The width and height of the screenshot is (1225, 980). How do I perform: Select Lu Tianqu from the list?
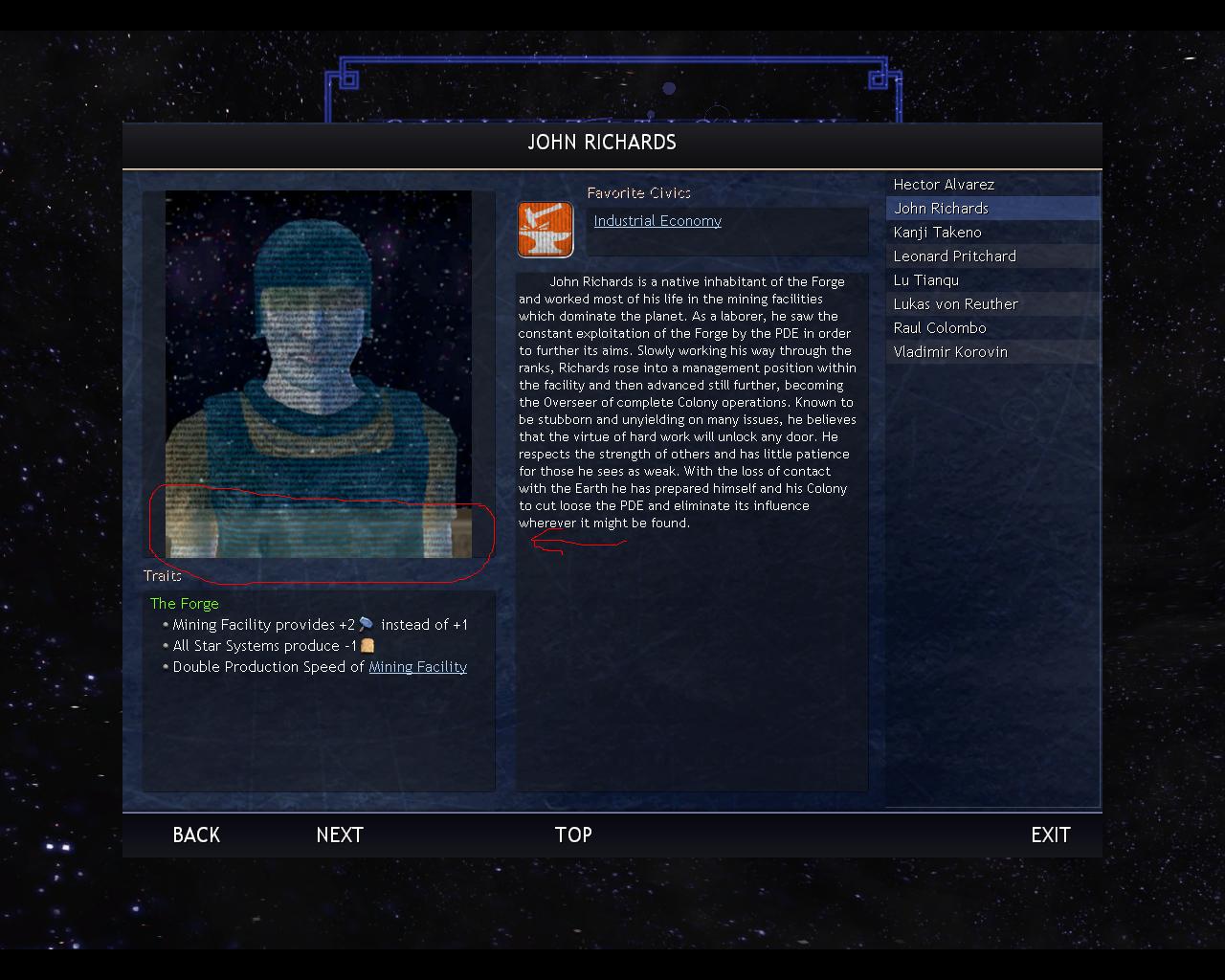coord(925,280)
